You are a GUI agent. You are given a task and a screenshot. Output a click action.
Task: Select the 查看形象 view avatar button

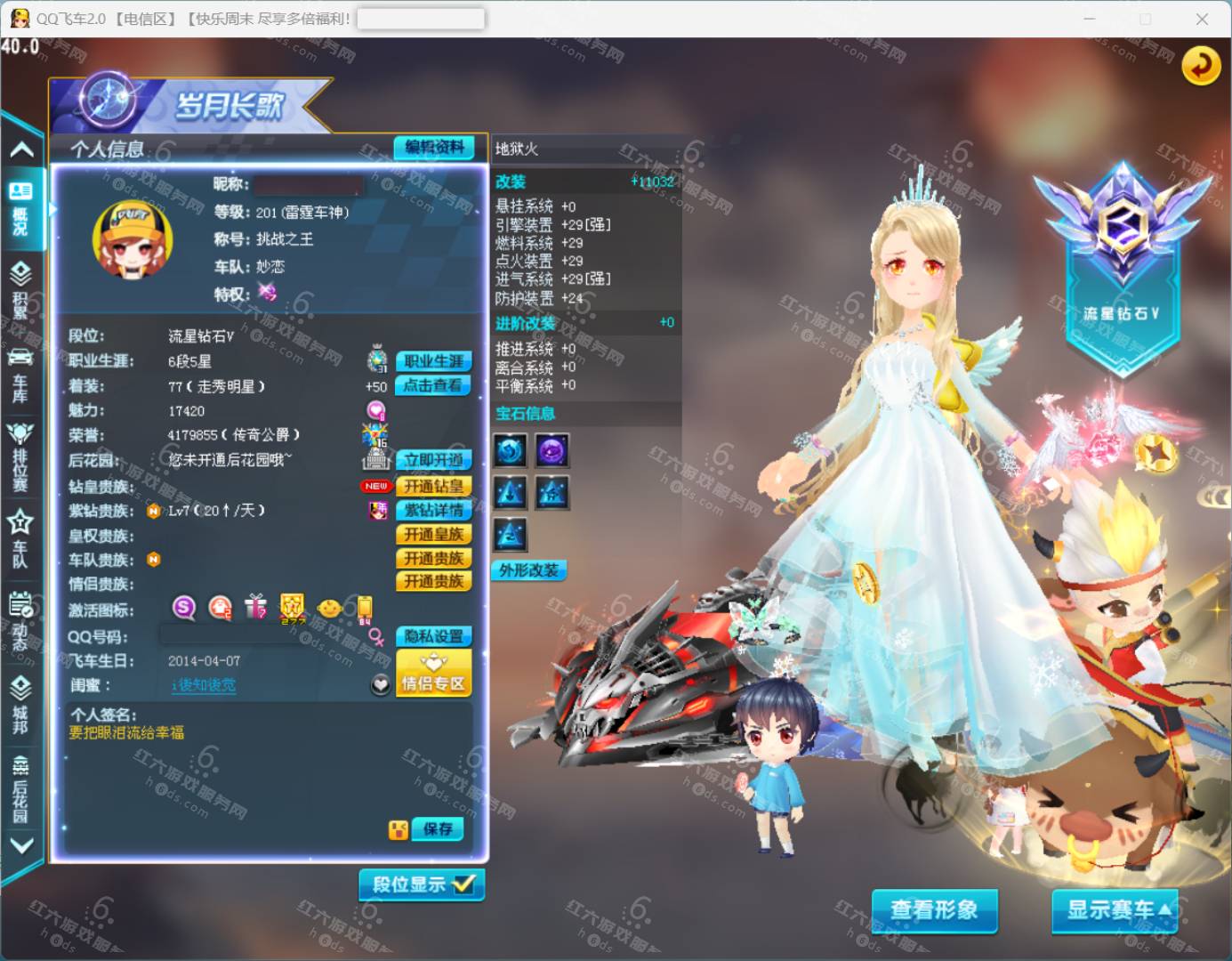coord(934,909)
